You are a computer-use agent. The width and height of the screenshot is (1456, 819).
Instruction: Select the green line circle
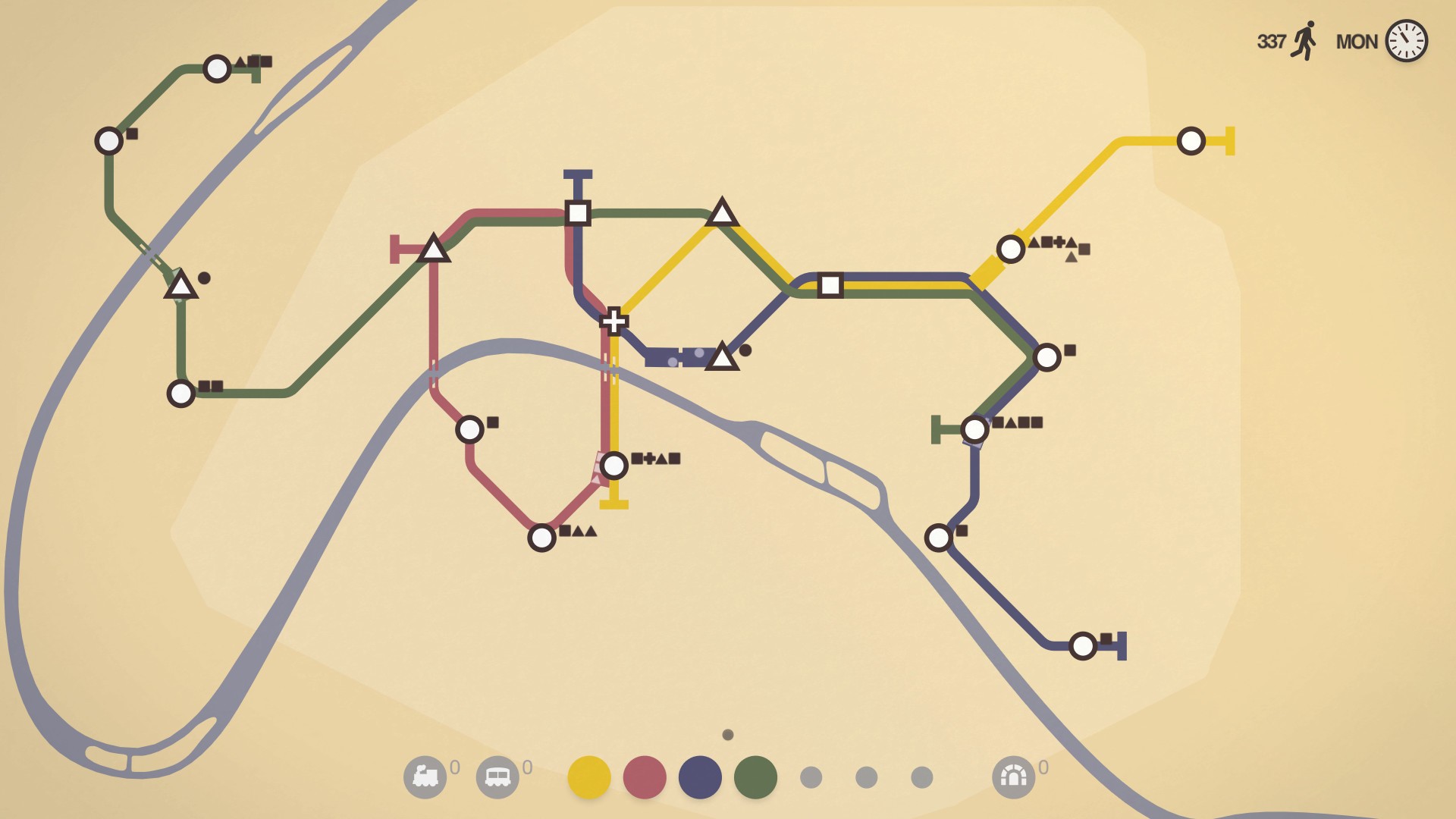point(755,777)
